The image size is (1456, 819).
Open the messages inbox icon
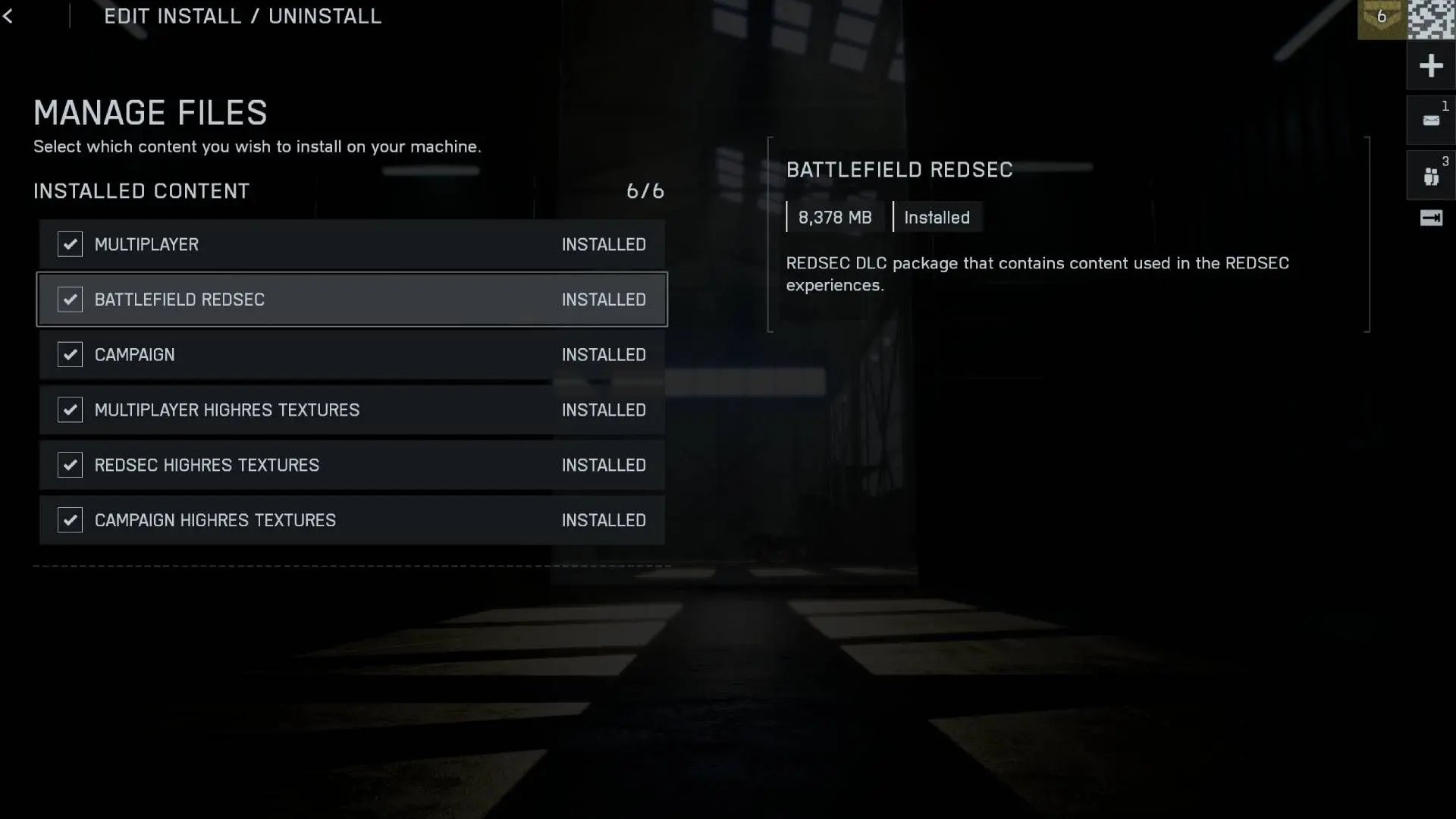coord(1430,121)
